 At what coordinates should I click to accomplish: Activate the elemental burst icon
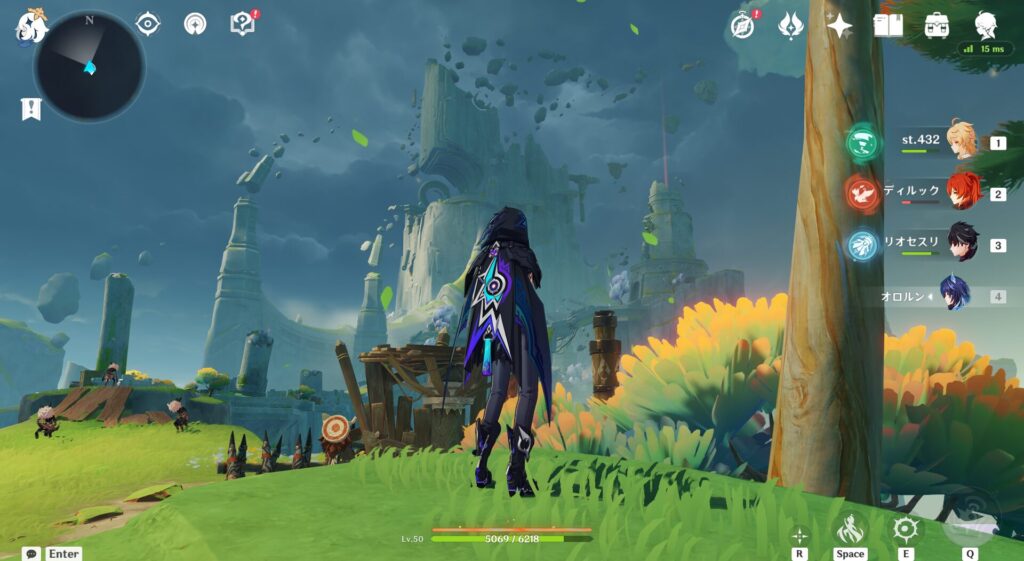pyautogui.click(x=970, y=522)
